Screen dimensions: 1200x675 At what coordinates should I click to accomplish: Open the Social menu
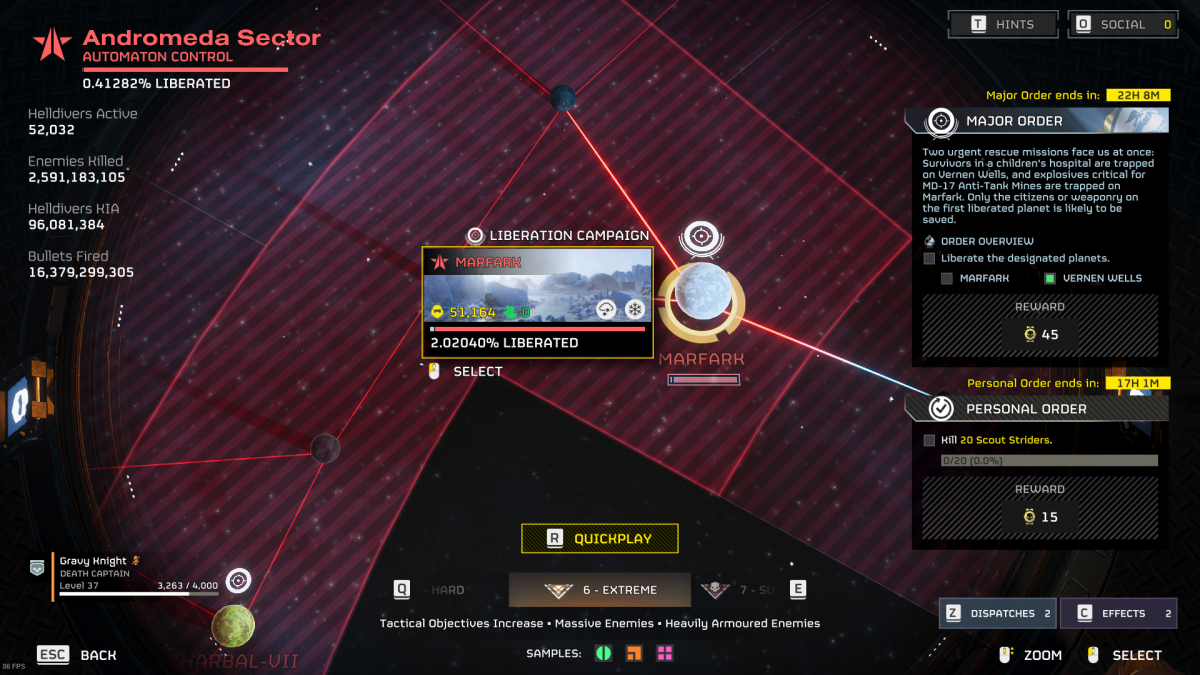click(x=1122, y=24)
